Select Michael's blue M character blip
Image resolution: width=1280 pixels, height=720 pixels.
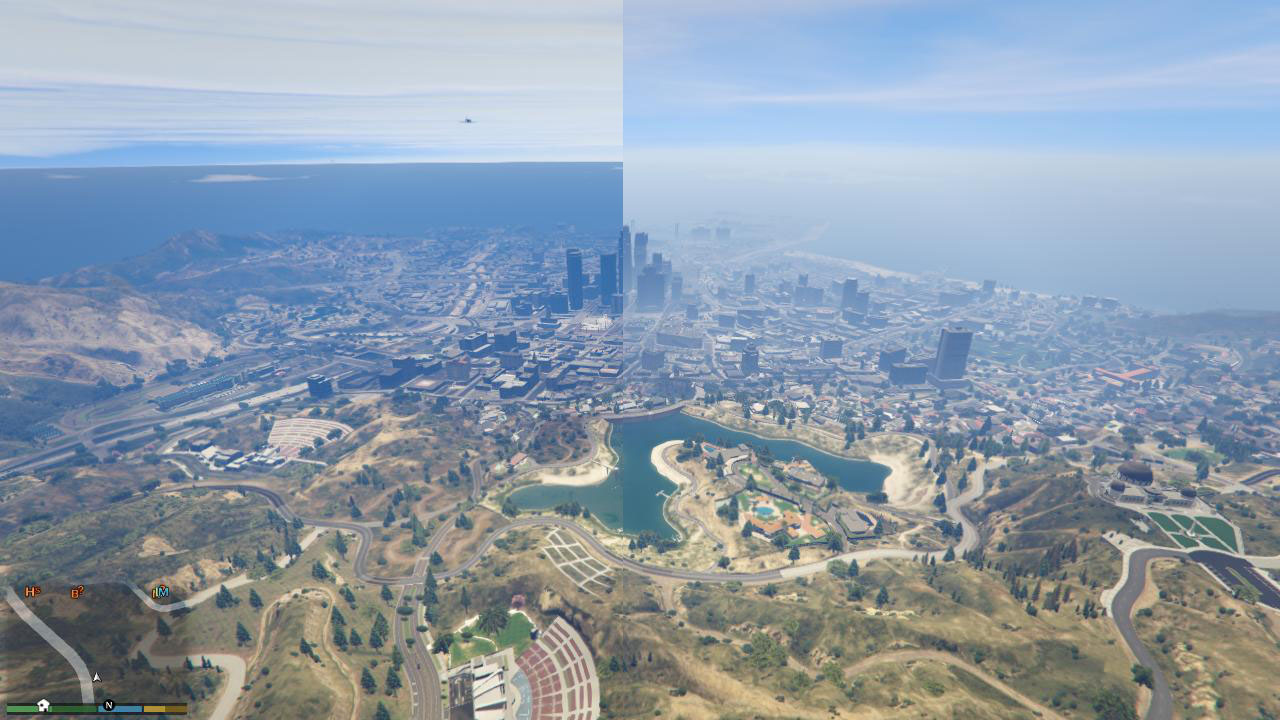pyautogui.click(x=163, y=592)
